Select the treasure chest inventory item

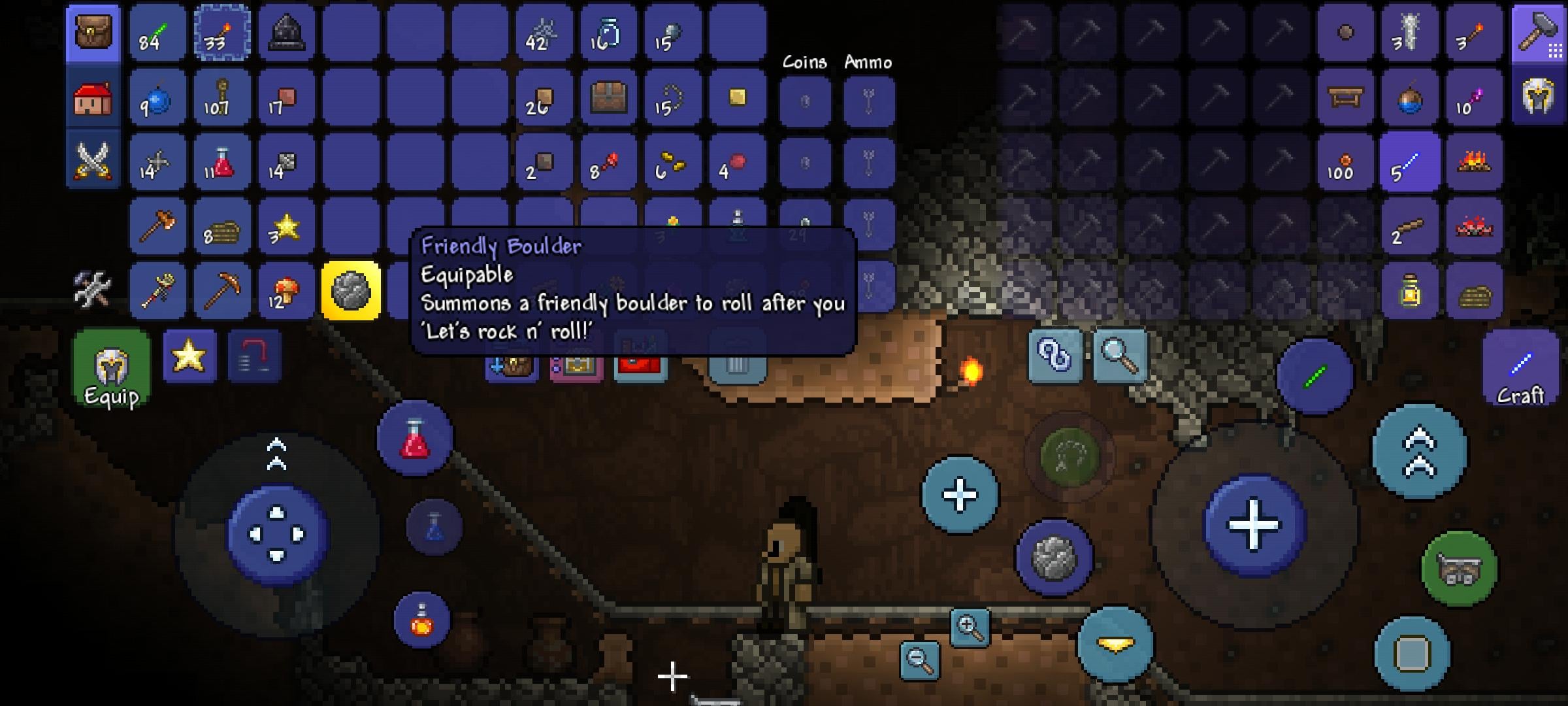coord(608,98)
